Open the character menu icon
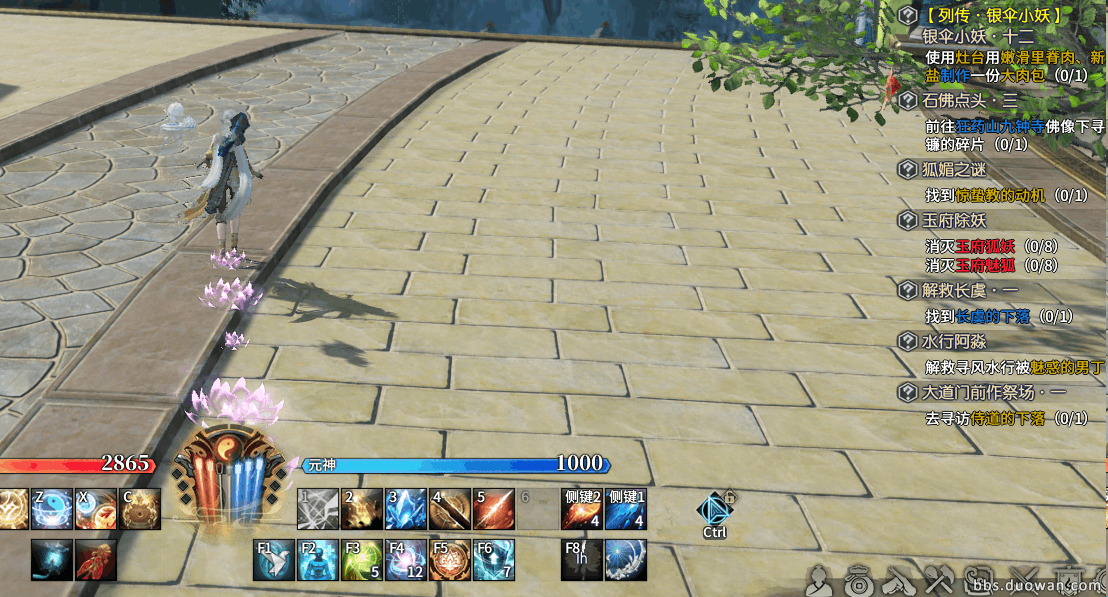 pos(820,578)
